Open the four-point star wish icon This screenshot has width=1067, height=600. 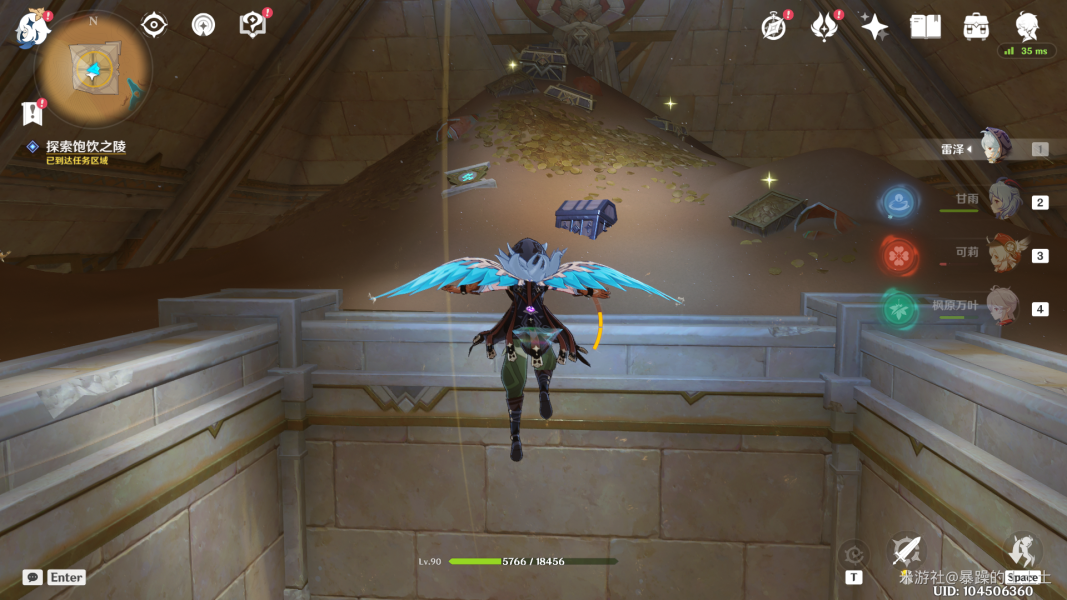pos(874,27)
